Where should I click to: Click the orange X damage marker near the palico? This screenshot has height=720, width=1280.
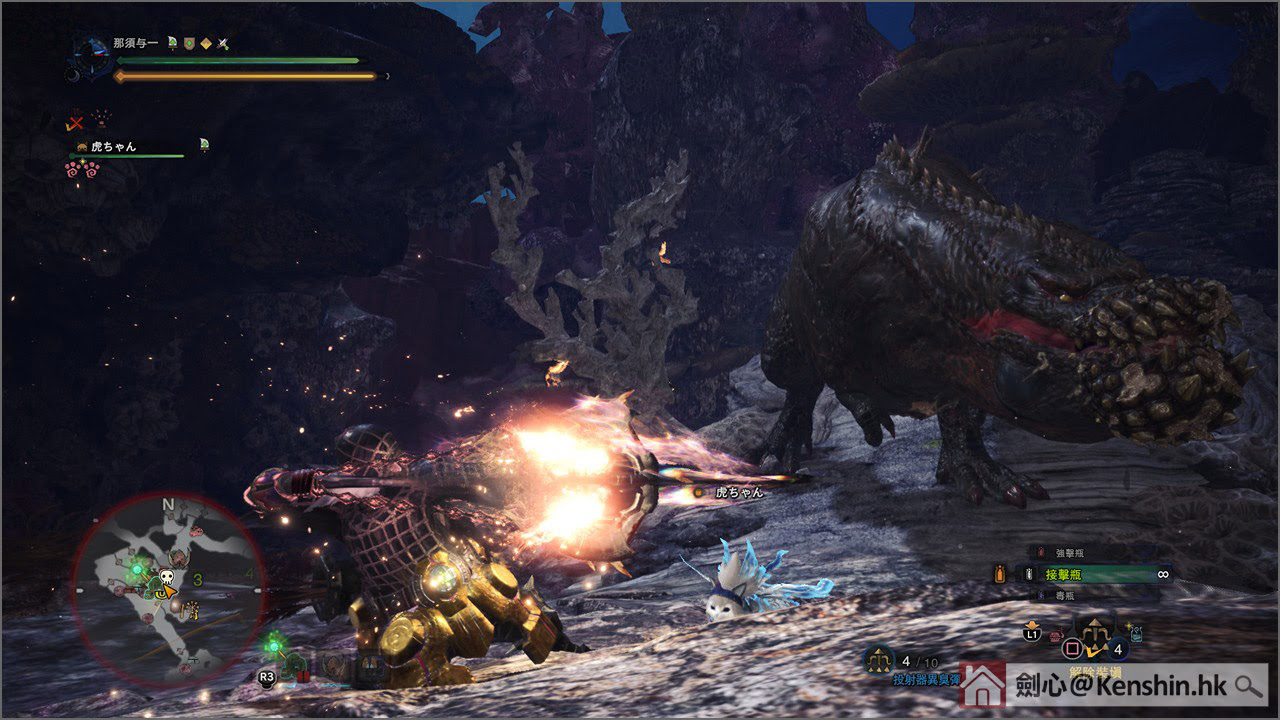[x=75, y=124]
